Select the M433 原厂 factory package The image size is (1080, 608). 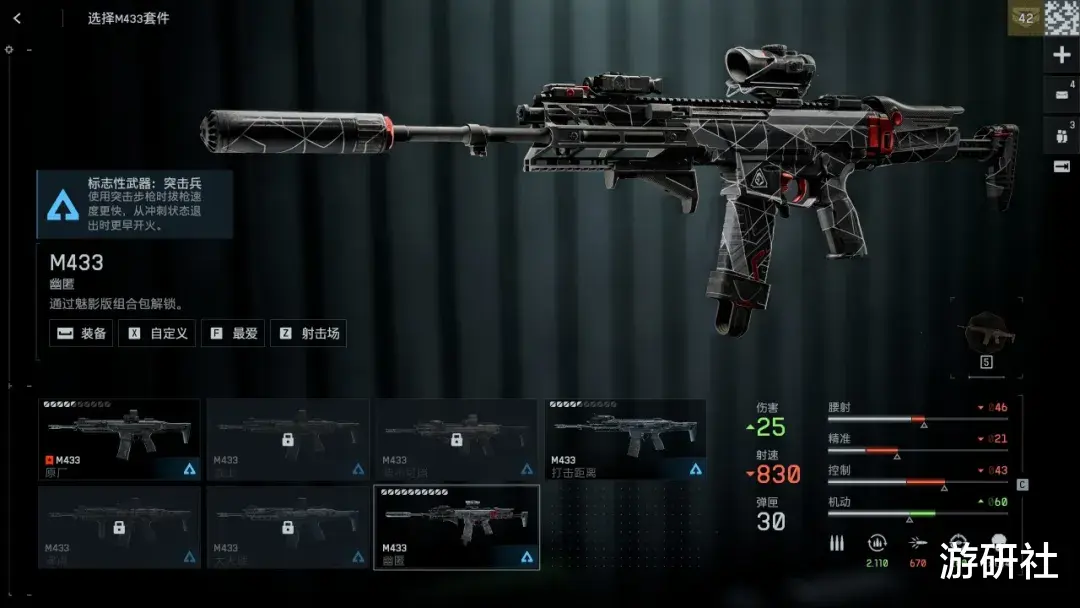point(120,440)
